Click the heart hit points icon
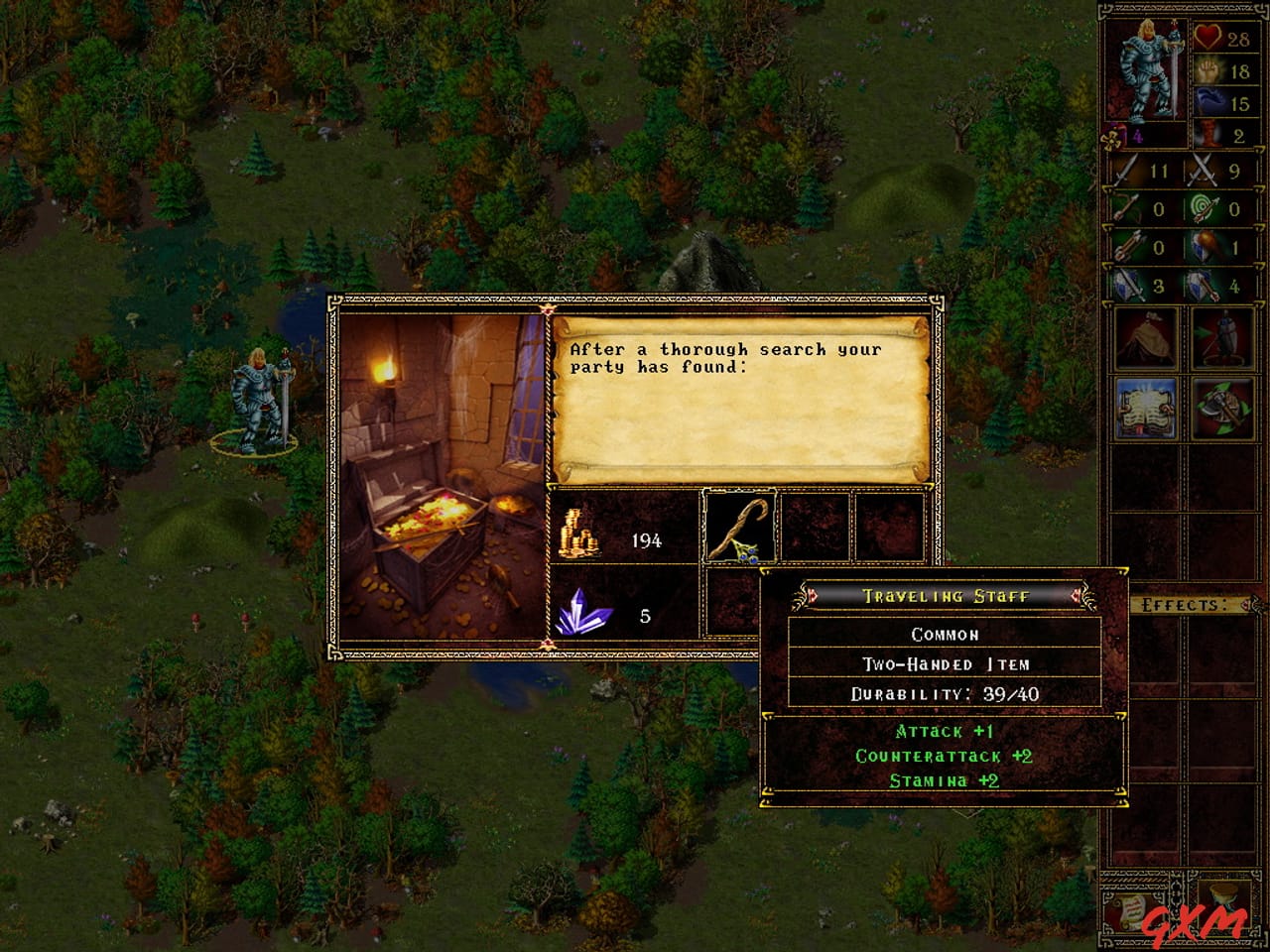The width and height of the screenshot is (1270, 952). [1206, 38]
